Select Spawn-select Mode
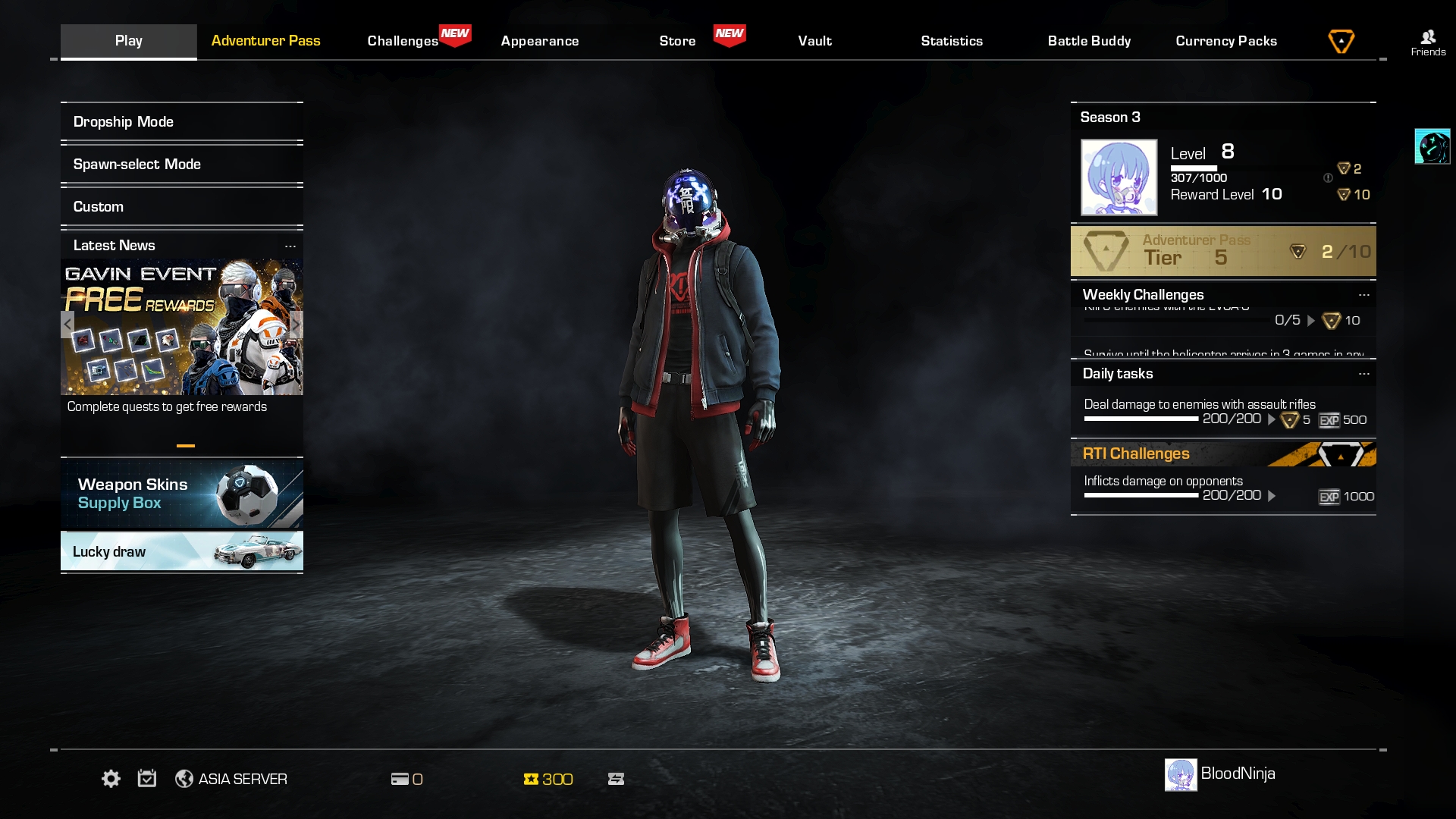Screen dimensions: 1456x819 182,165
